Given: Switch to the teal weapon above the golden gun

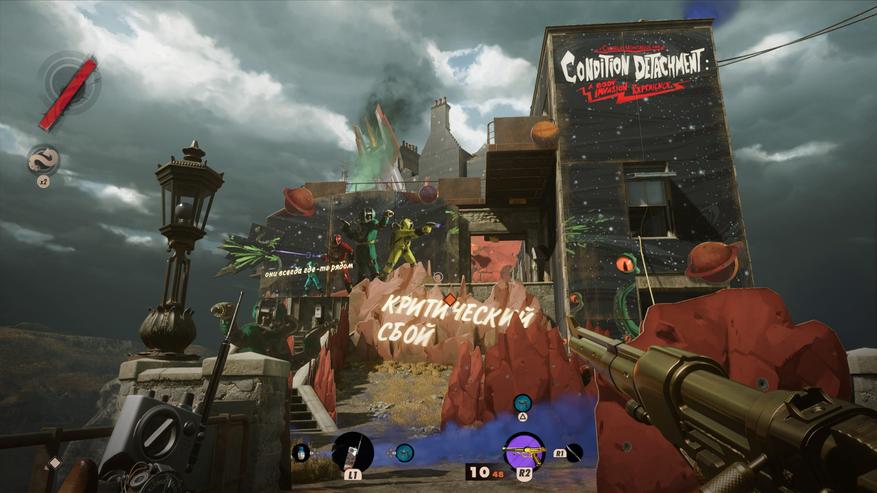Looking at the screenshot, I should [522, 403].
